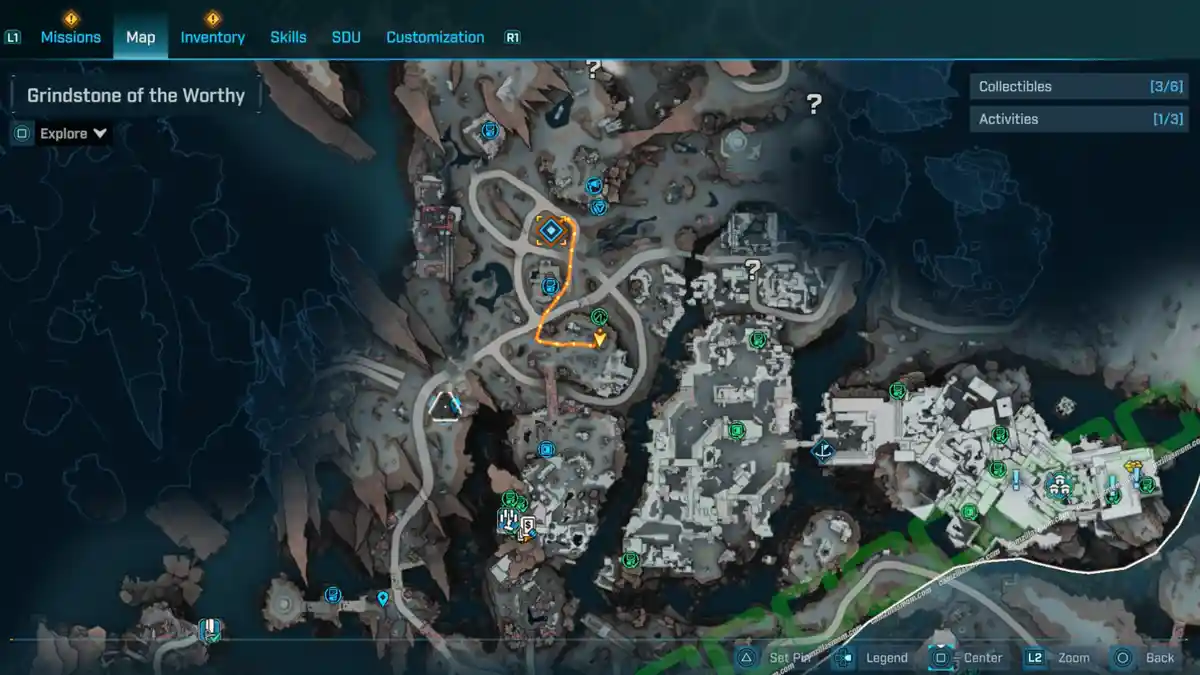Switch to the Missions tab
Viewport: 1200px width, 675px height.
point(70,37)
